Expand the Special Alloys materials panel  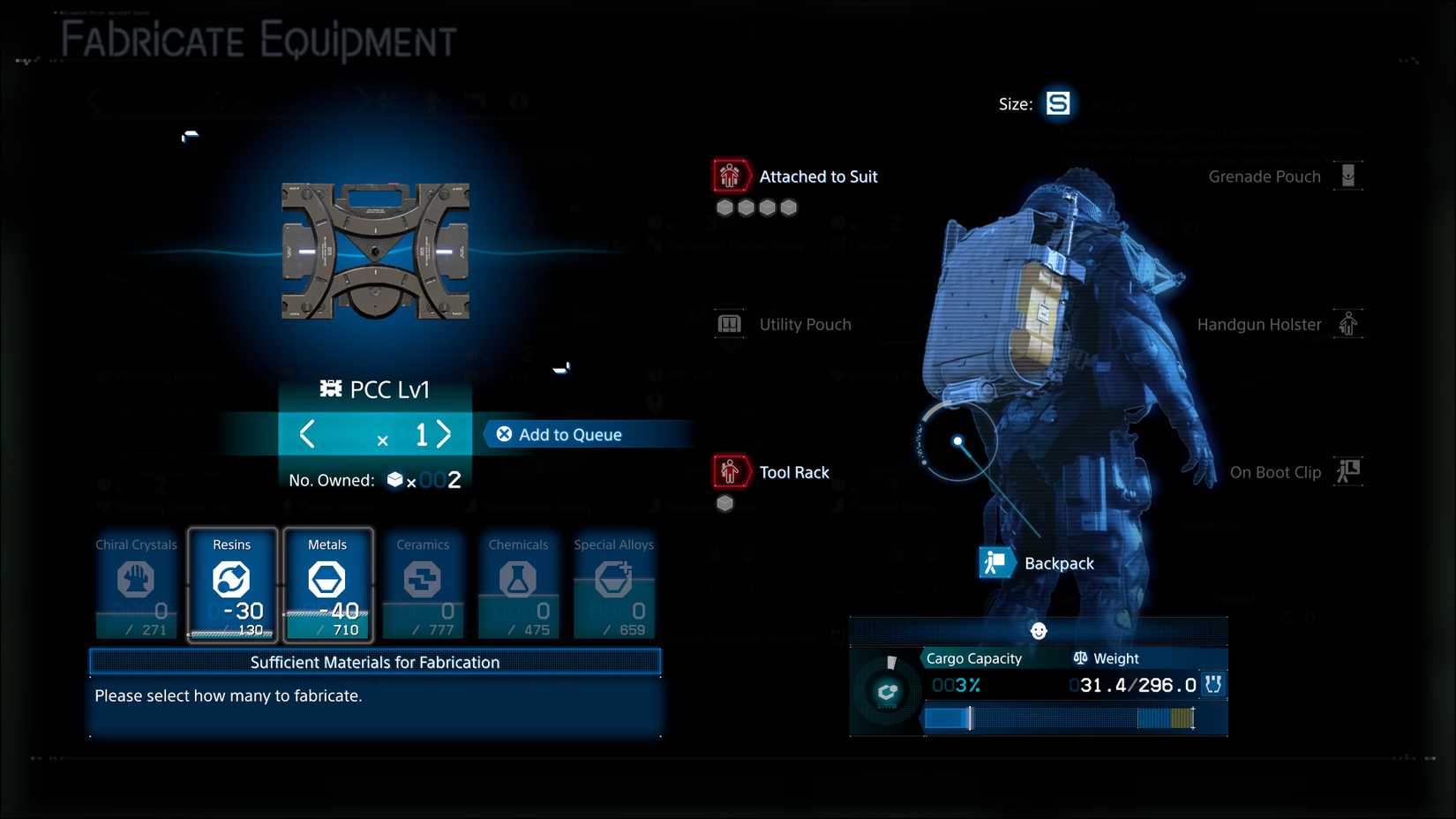click(613, 585)
